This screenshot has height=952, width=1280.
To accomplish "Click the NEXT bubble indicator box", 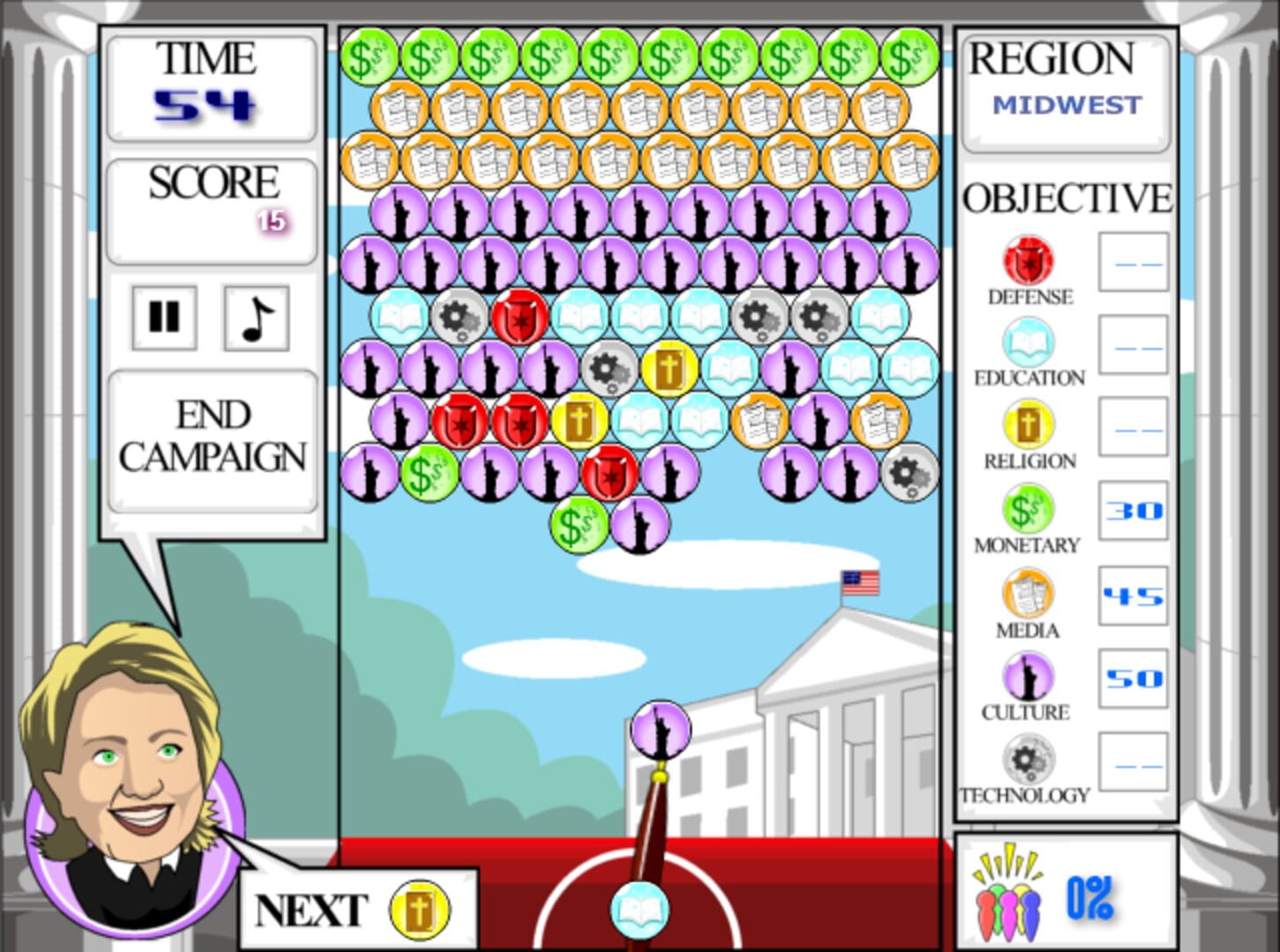I will 356,910.
